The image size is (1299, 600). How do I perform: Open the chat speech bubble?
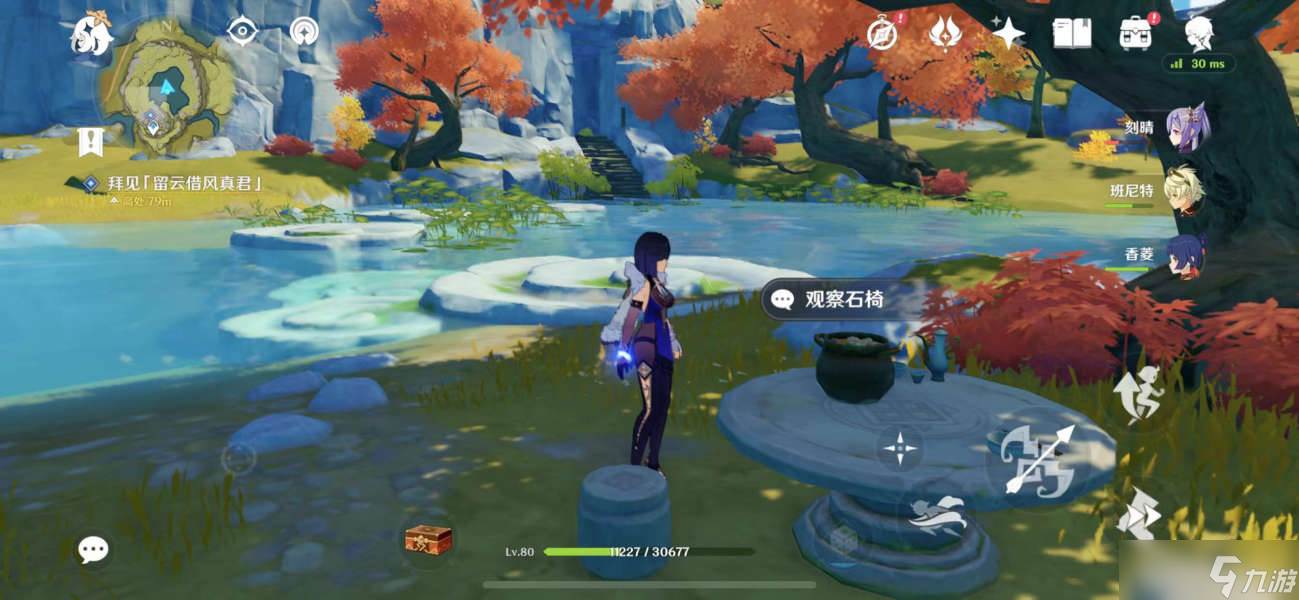[94, 548]
